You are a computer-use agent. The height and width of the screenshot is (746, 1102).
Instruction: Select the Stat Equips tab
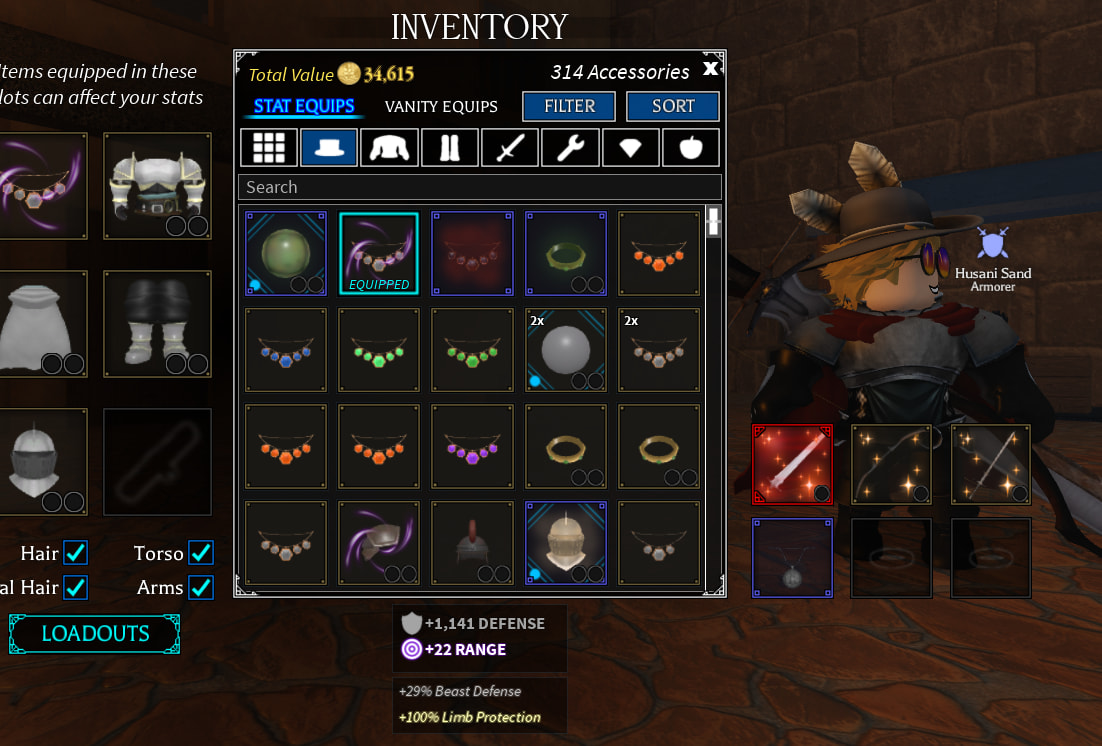click(x=304, y=106)
